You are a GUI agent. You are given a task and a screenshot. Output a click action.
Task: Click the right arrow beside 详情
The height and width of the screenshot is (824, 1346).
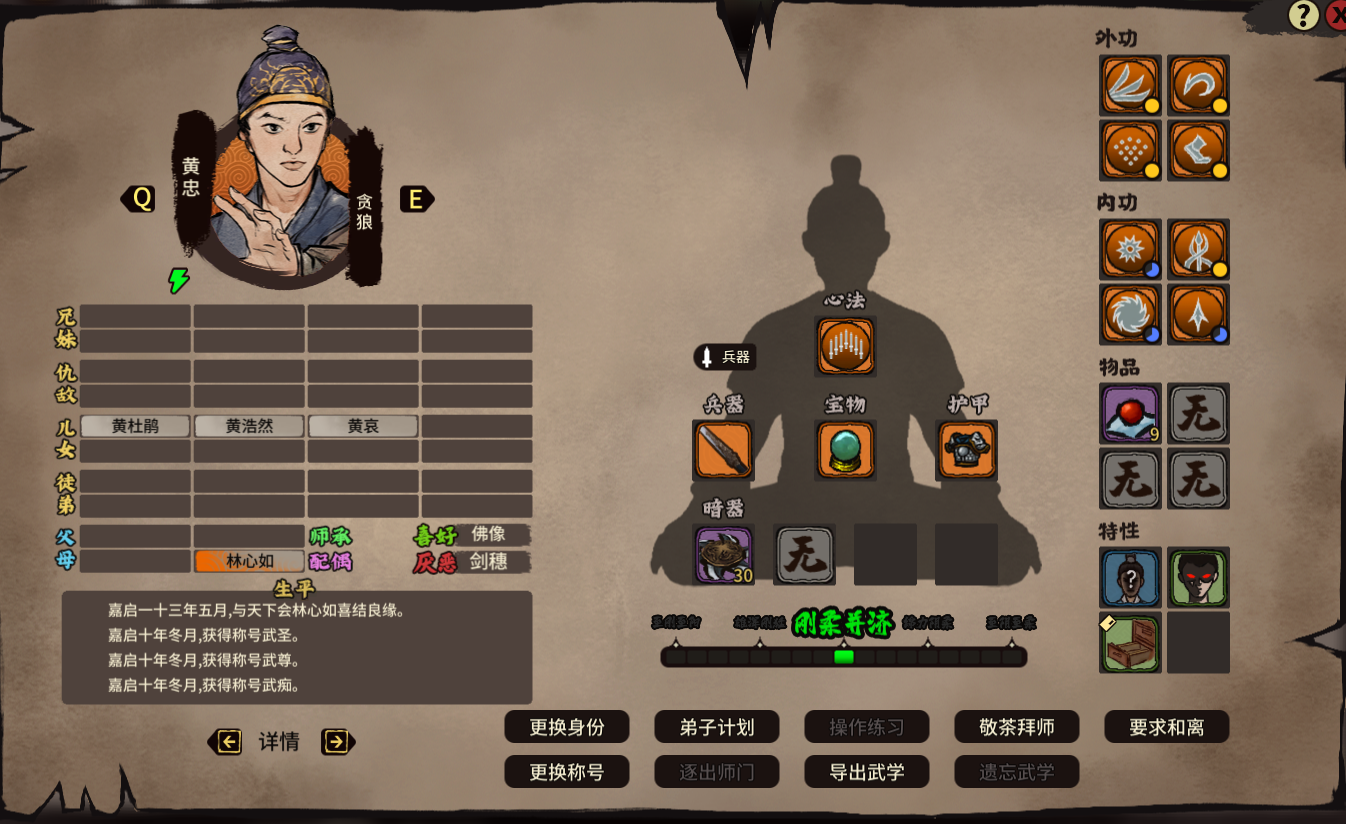(338, 742)
